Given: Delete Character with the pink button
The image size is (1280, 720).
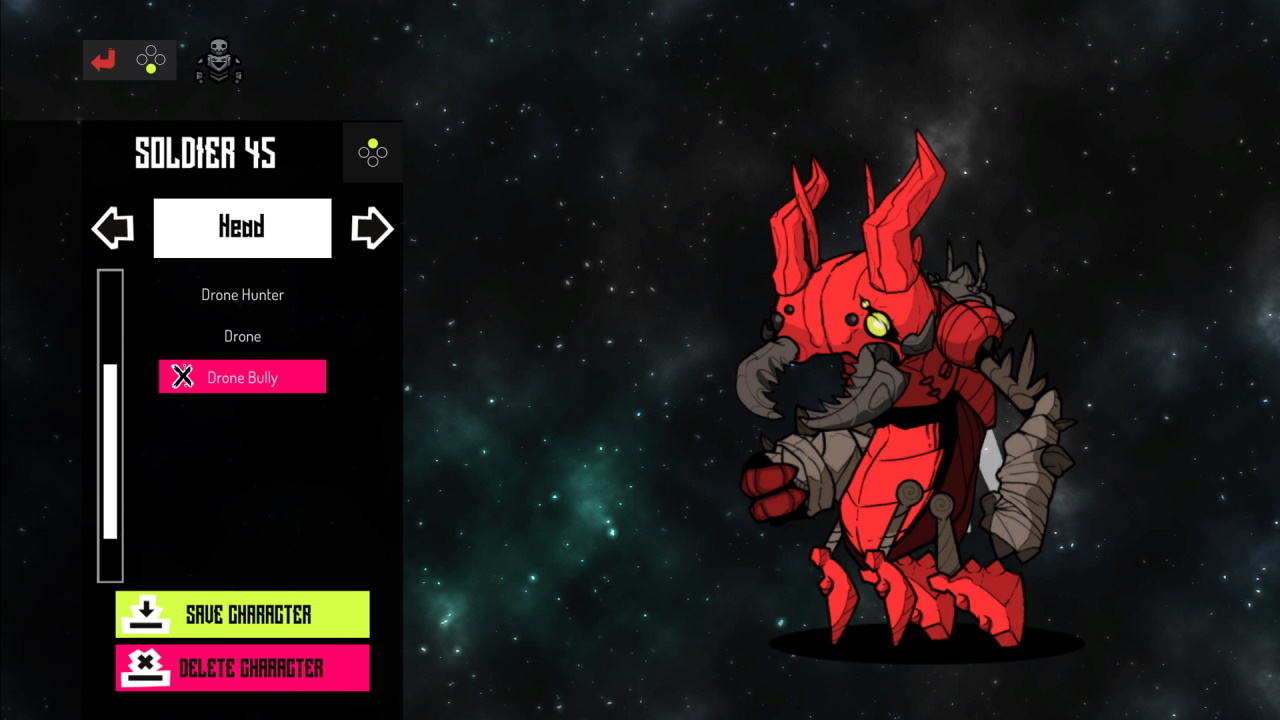Looking at the screenshot, I should [242, 668].
